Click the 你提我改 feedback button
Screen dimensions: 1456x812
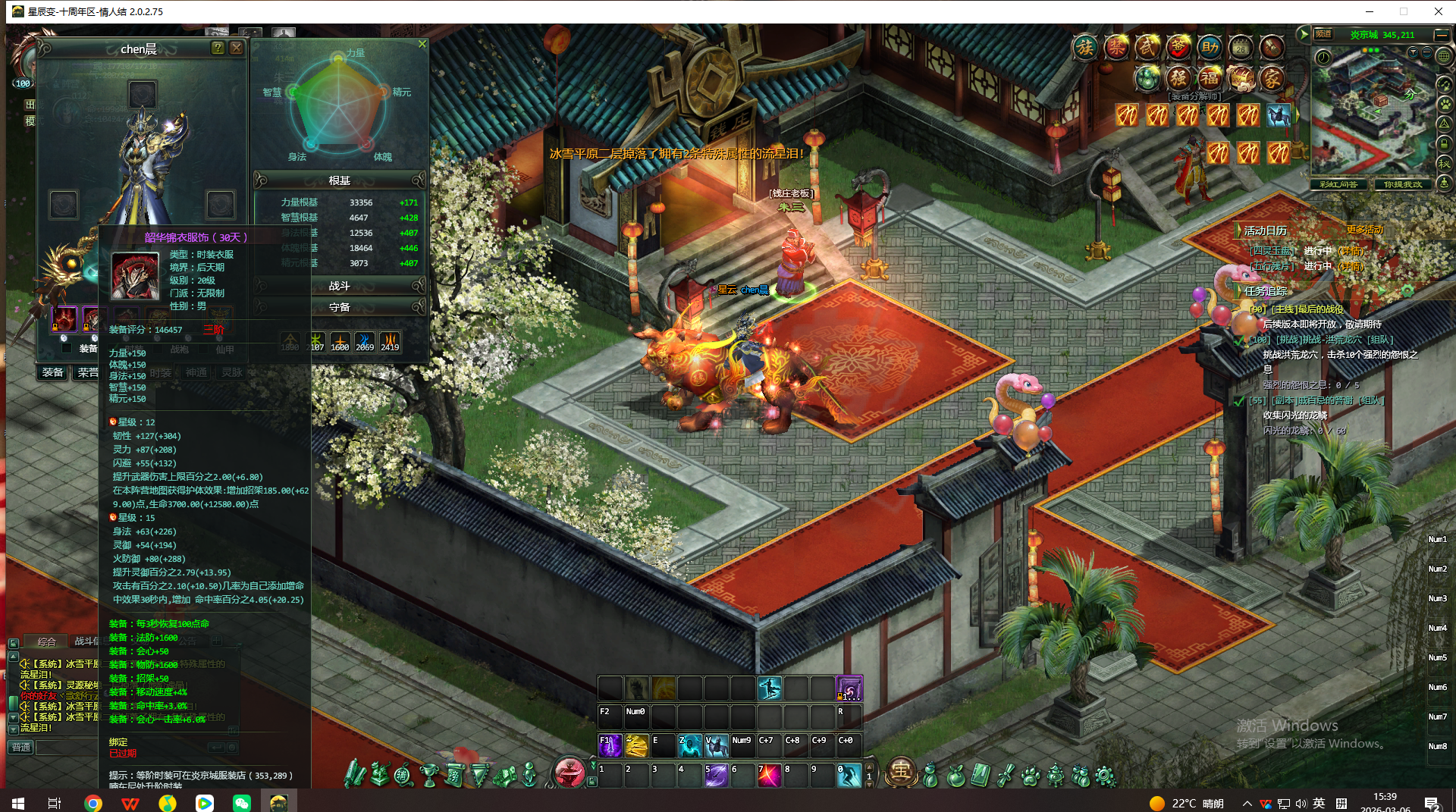[1403, 184]
